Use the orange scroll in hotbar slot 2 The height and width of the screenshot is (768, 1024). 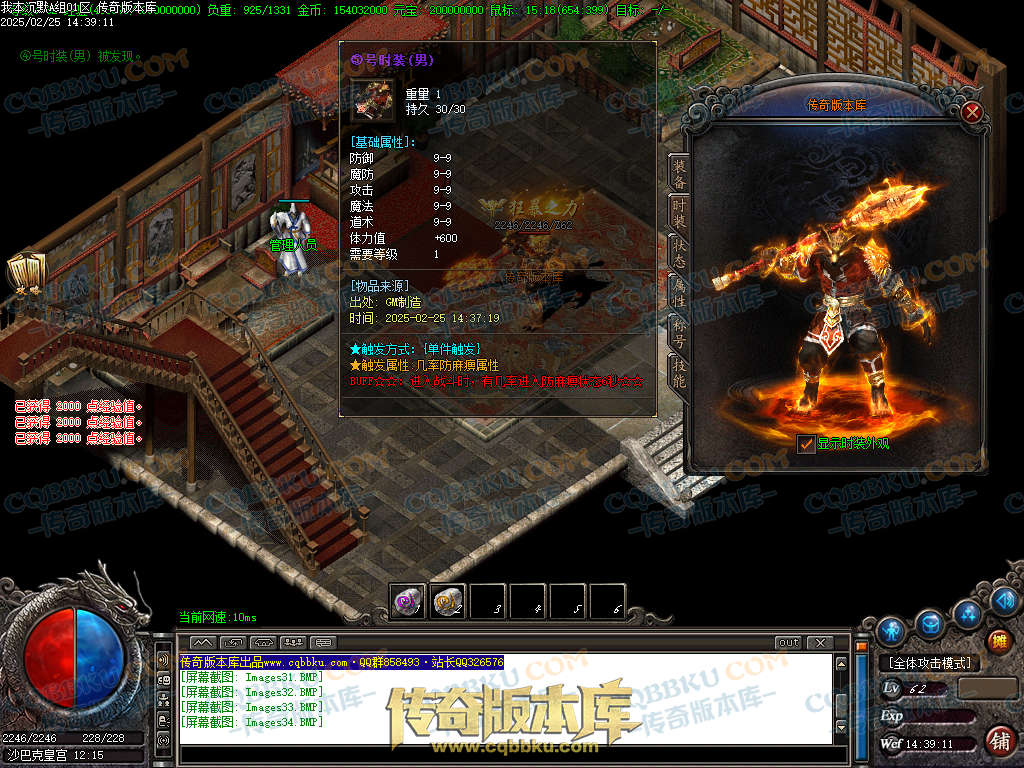pyautogui.click(x=448, y=601)
